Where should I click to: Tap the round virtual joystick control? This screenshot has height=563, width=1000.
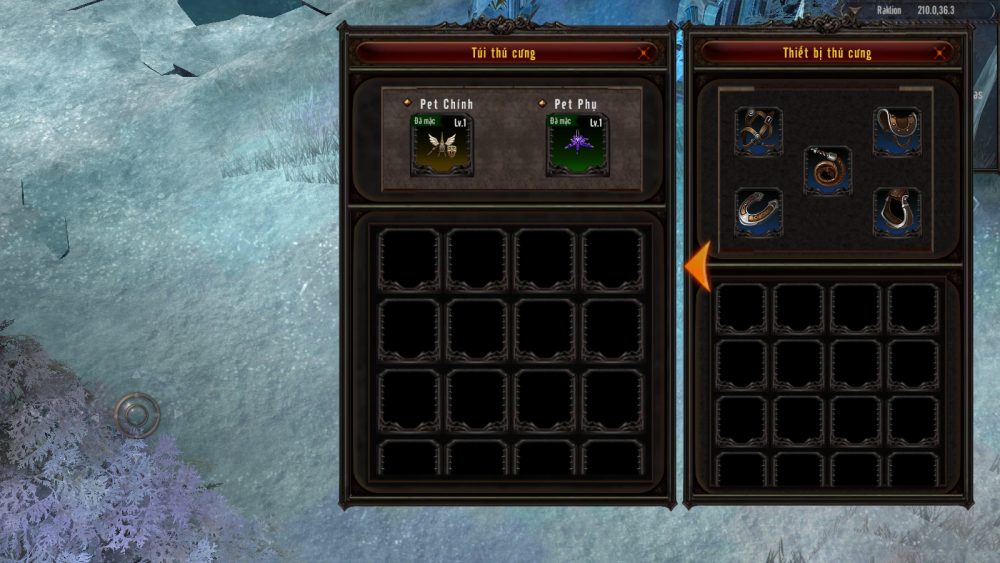137,414
